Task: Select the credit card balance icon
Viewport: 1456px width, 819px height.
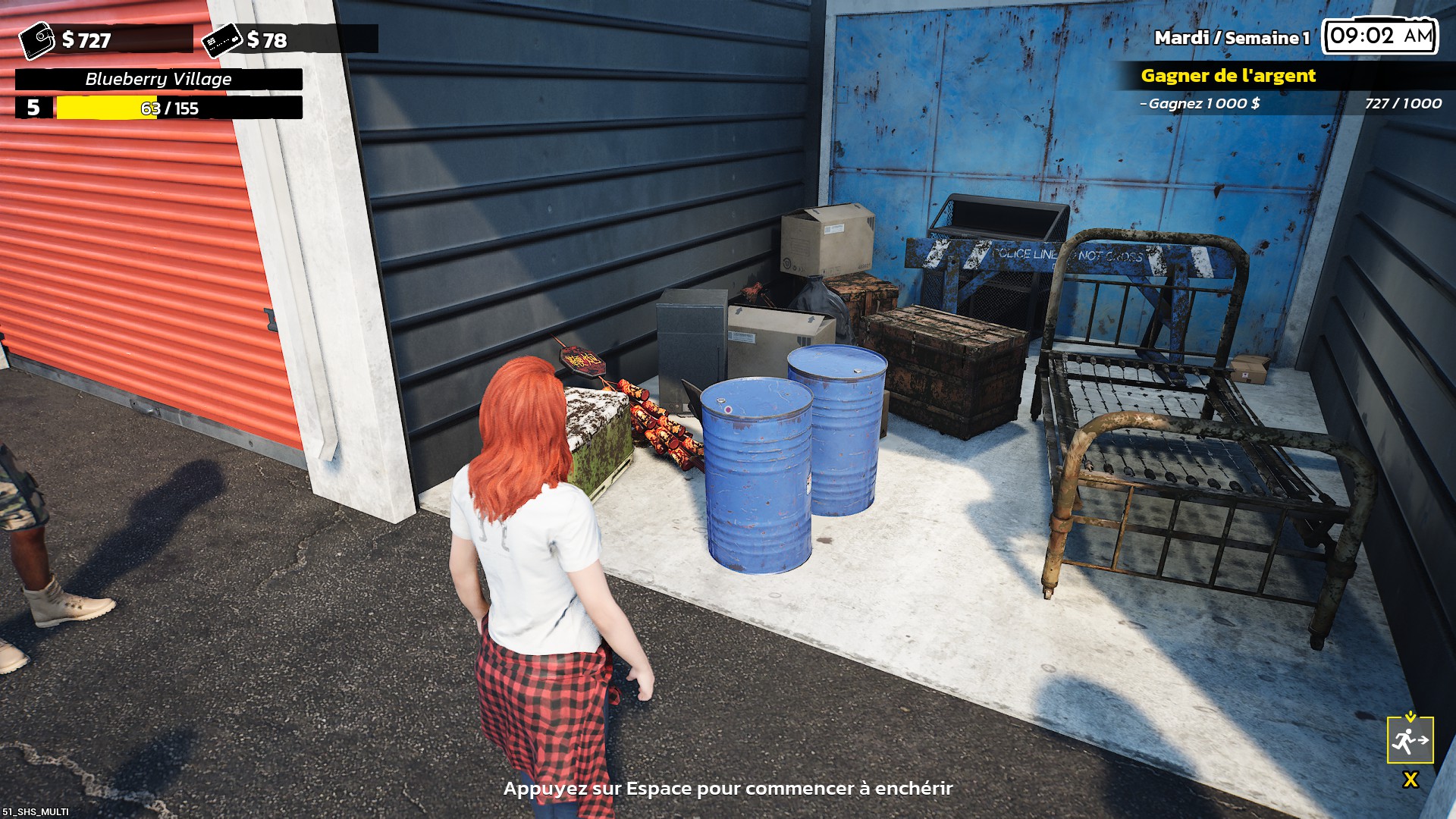Action: [221, 40]
